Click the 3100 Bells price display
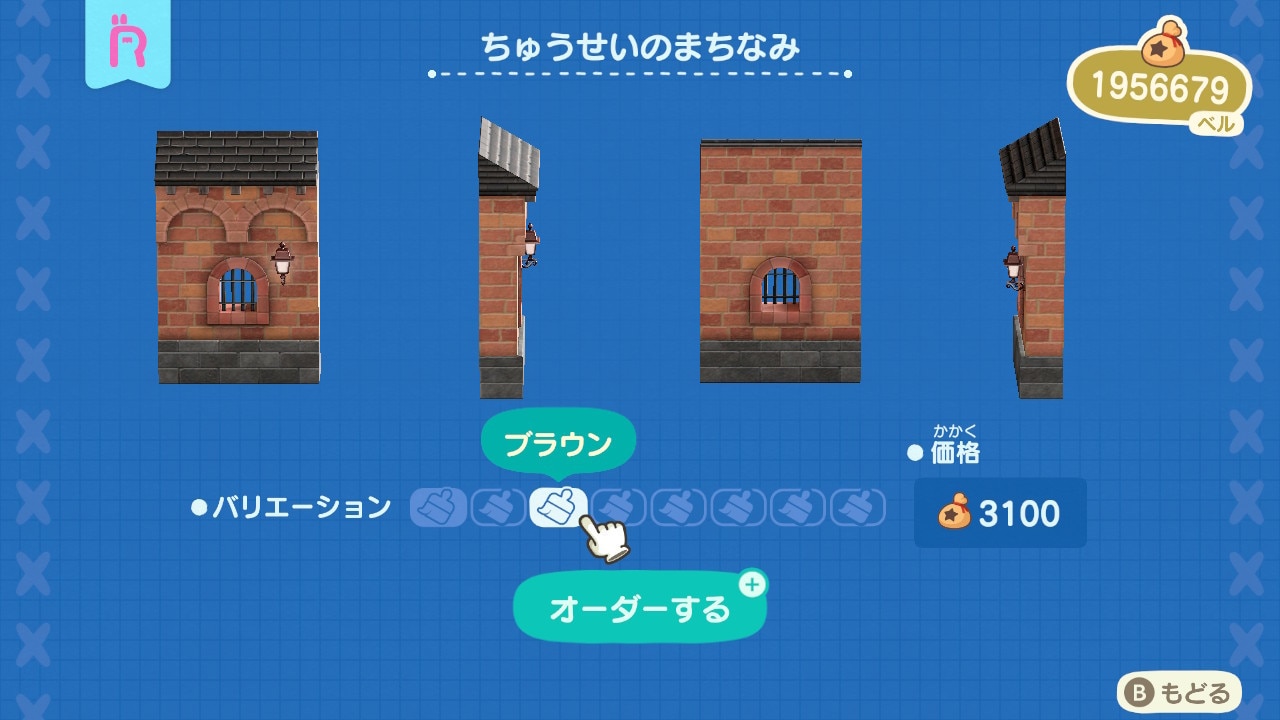This screenshot has height=720, width=1280. click(x=1000, y=513)
